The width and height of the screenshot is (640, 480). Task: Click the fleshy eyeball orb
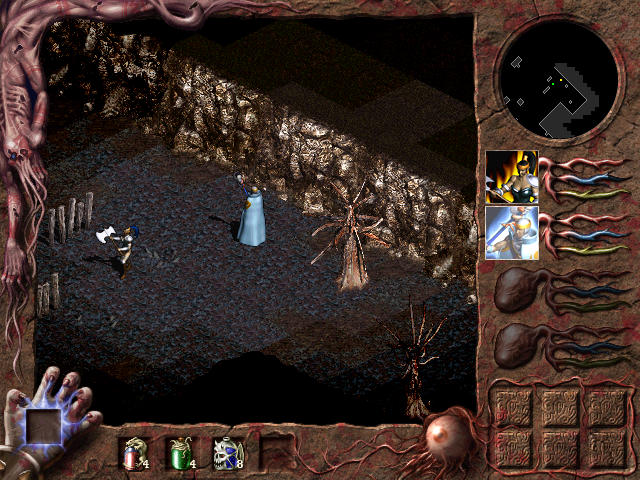[440, 437]
